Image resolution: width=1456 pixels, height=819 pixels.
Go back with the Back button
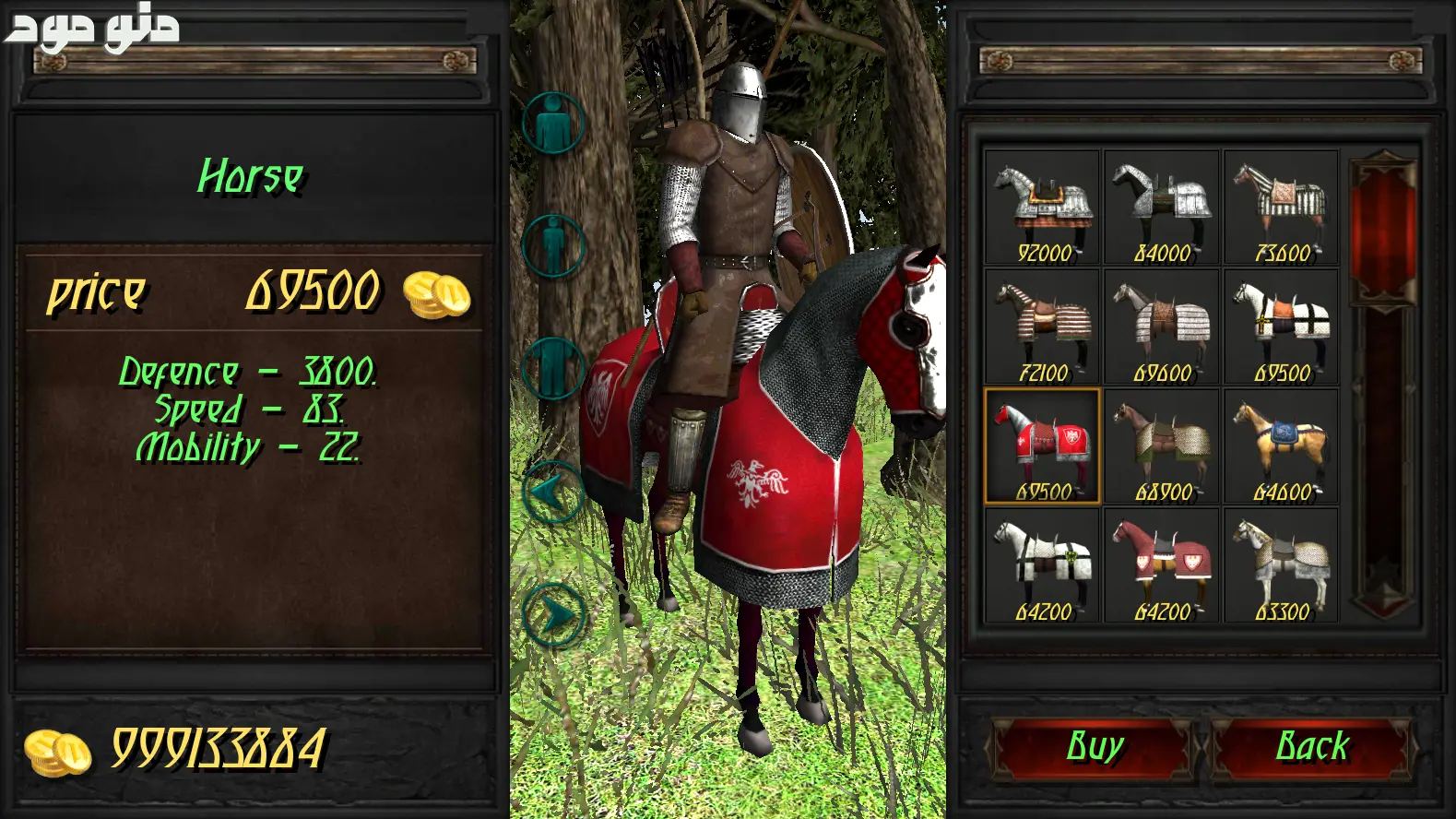[1312, 746]
